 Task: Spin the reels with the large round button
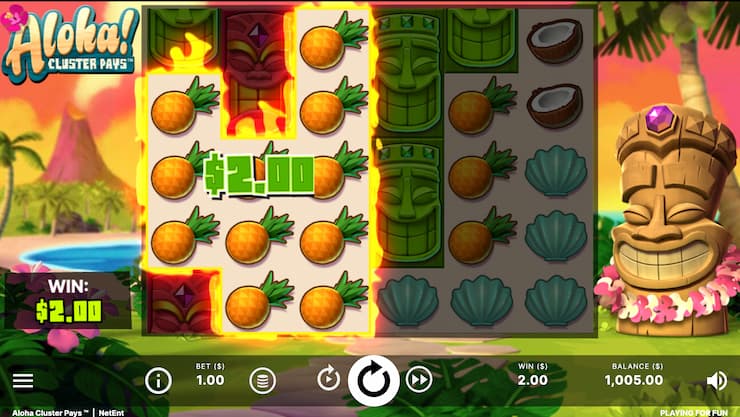click(x=374, y=380)
